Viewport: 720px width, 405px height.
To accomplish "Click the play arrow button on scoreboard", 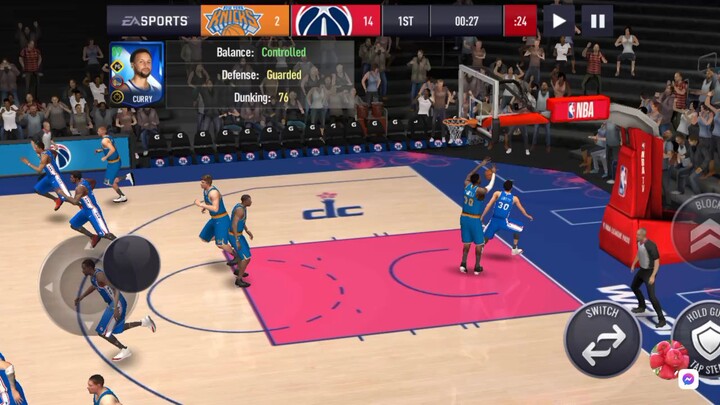I will coord(559,20).
